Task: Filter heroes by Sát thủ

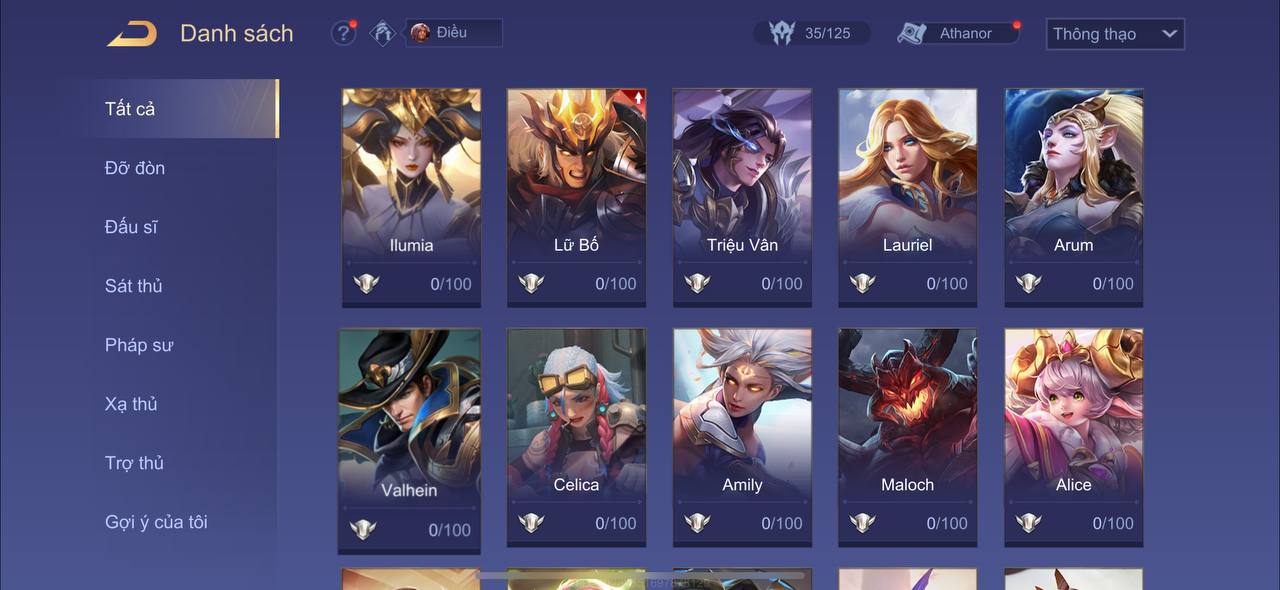Action: 134,286
